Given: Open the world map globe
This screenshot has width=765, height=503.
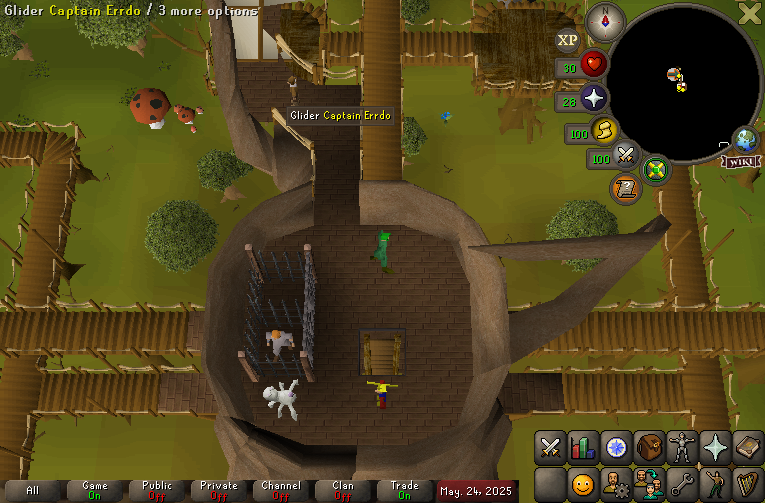Looking at the screenshot, I should 744,139.
